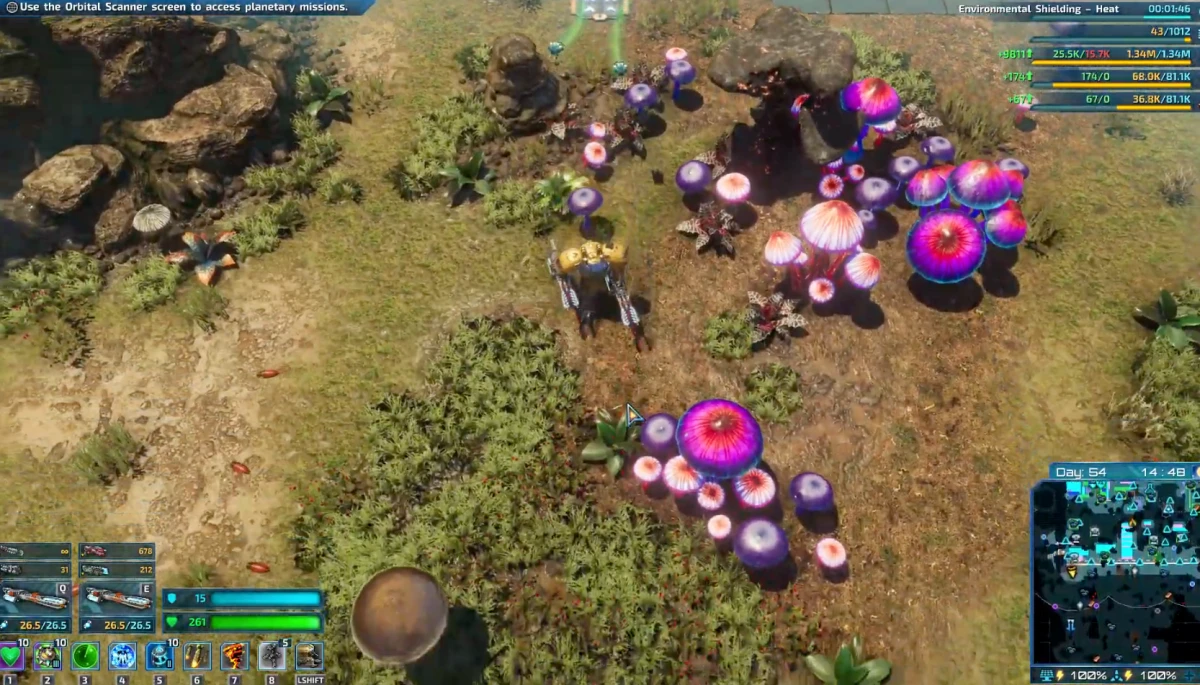The height and width of the screenshot is (685, 1200).
Task: Trigger the glowing blue energy orb skill
Action: [122, 656]
